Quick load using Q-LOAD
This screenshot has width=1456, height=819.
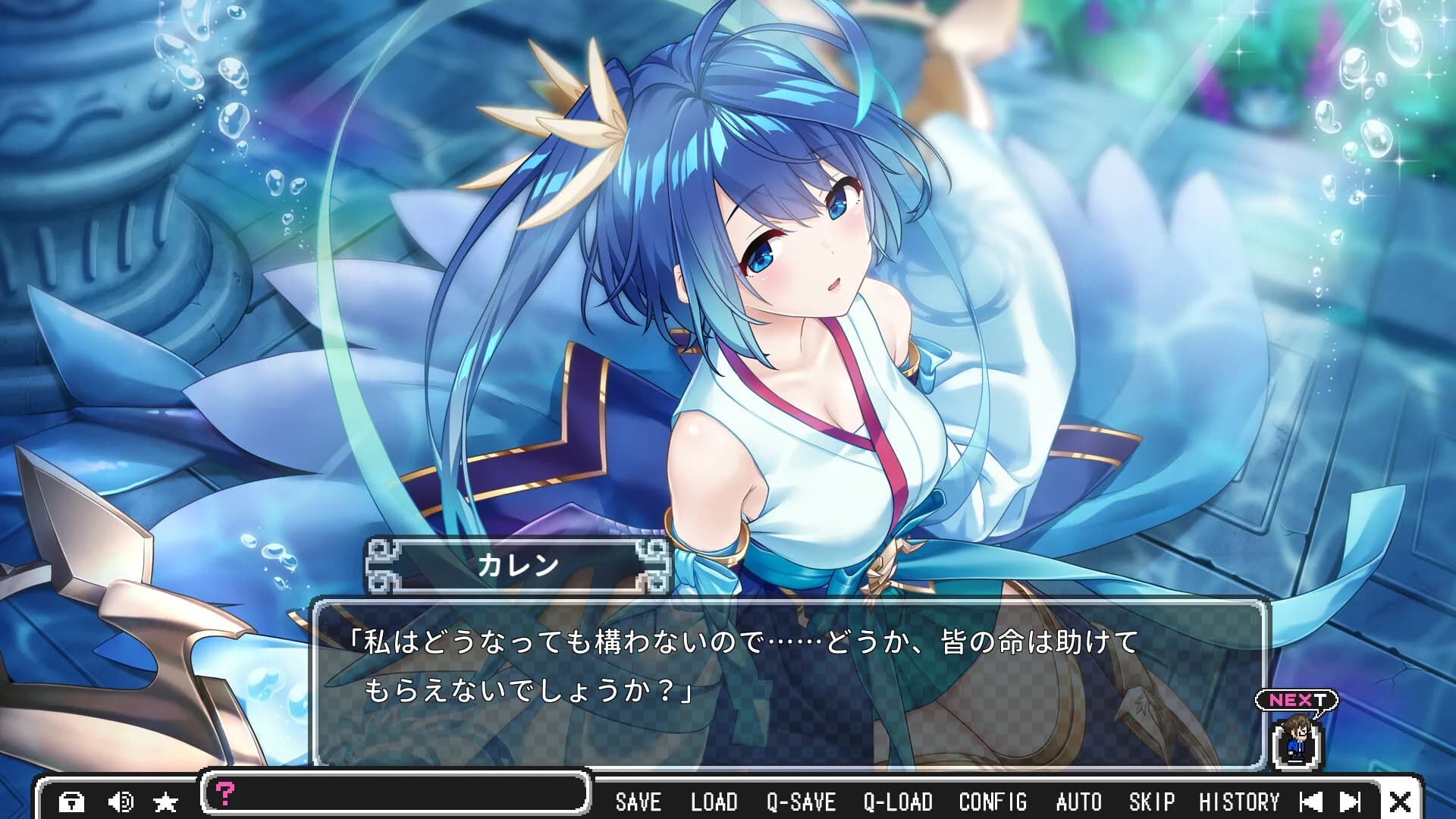[898, 802]
